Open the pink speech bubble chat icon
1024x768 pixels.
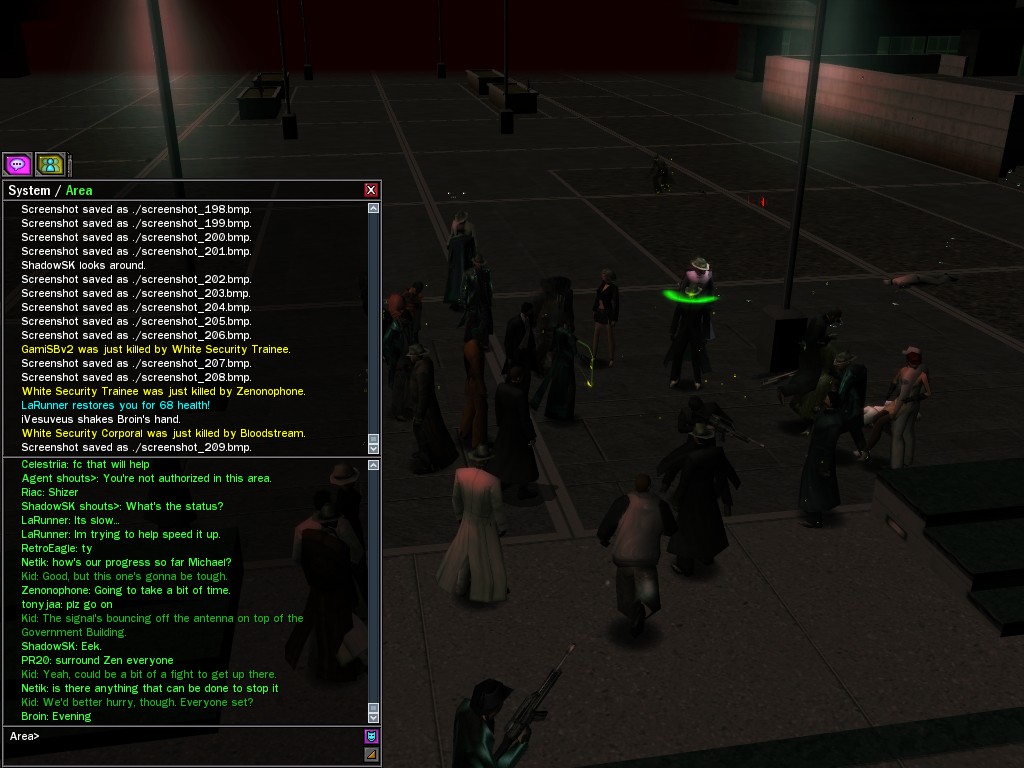(17, 164)
